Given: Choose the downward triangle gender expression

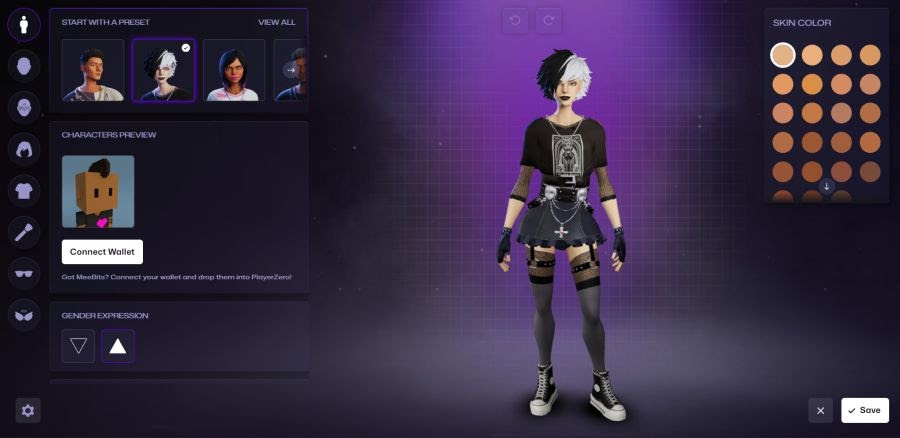Looking at the screenshot, I should [78, 346].
